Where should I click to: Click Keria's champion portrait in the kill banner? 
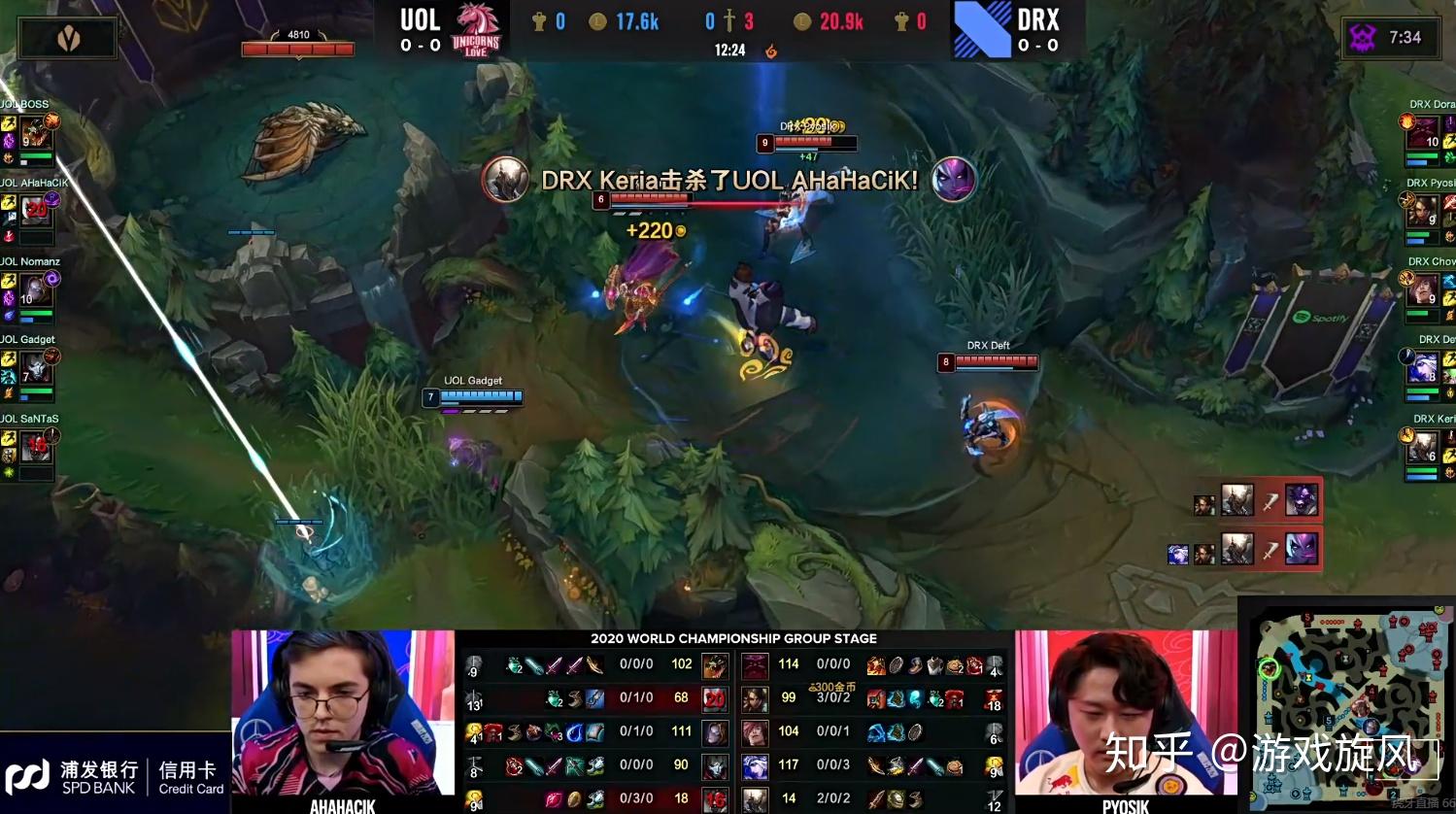pos(506,181)
